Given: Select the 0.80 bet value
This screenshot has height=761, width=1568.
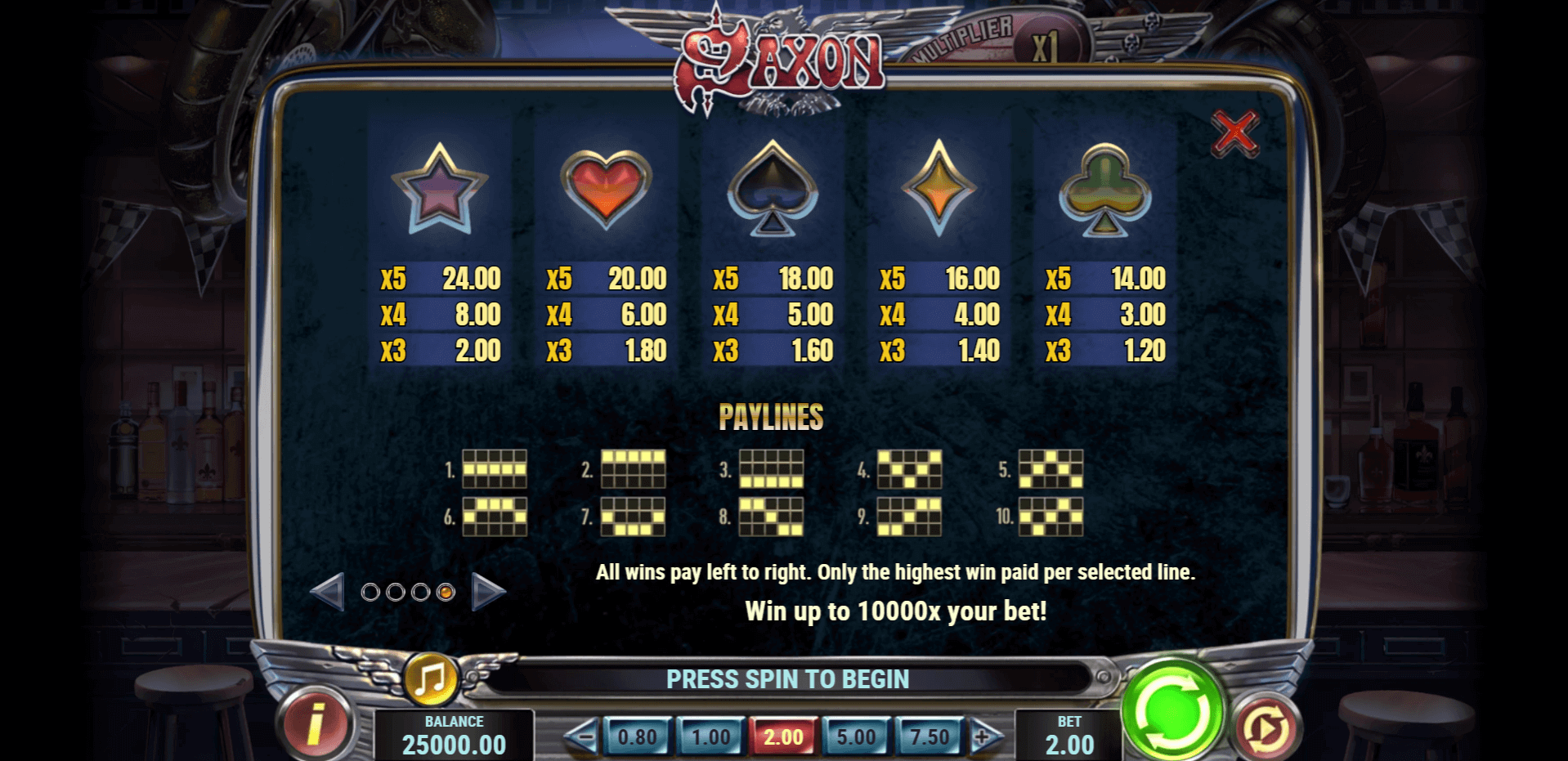Looking at the screenshot, I should pyautogui.click(x=637, y=737).
